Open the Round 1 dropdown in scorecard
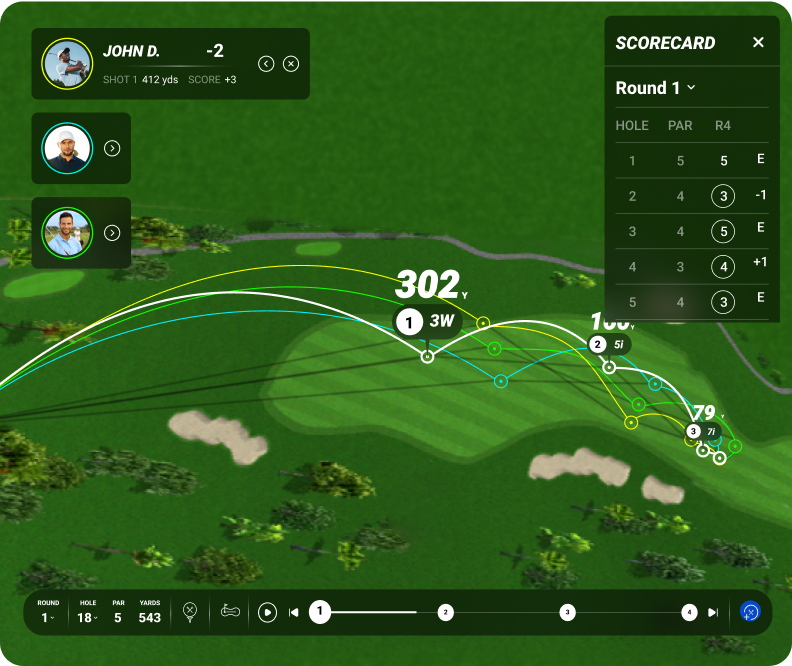 (x=655, y=88)
